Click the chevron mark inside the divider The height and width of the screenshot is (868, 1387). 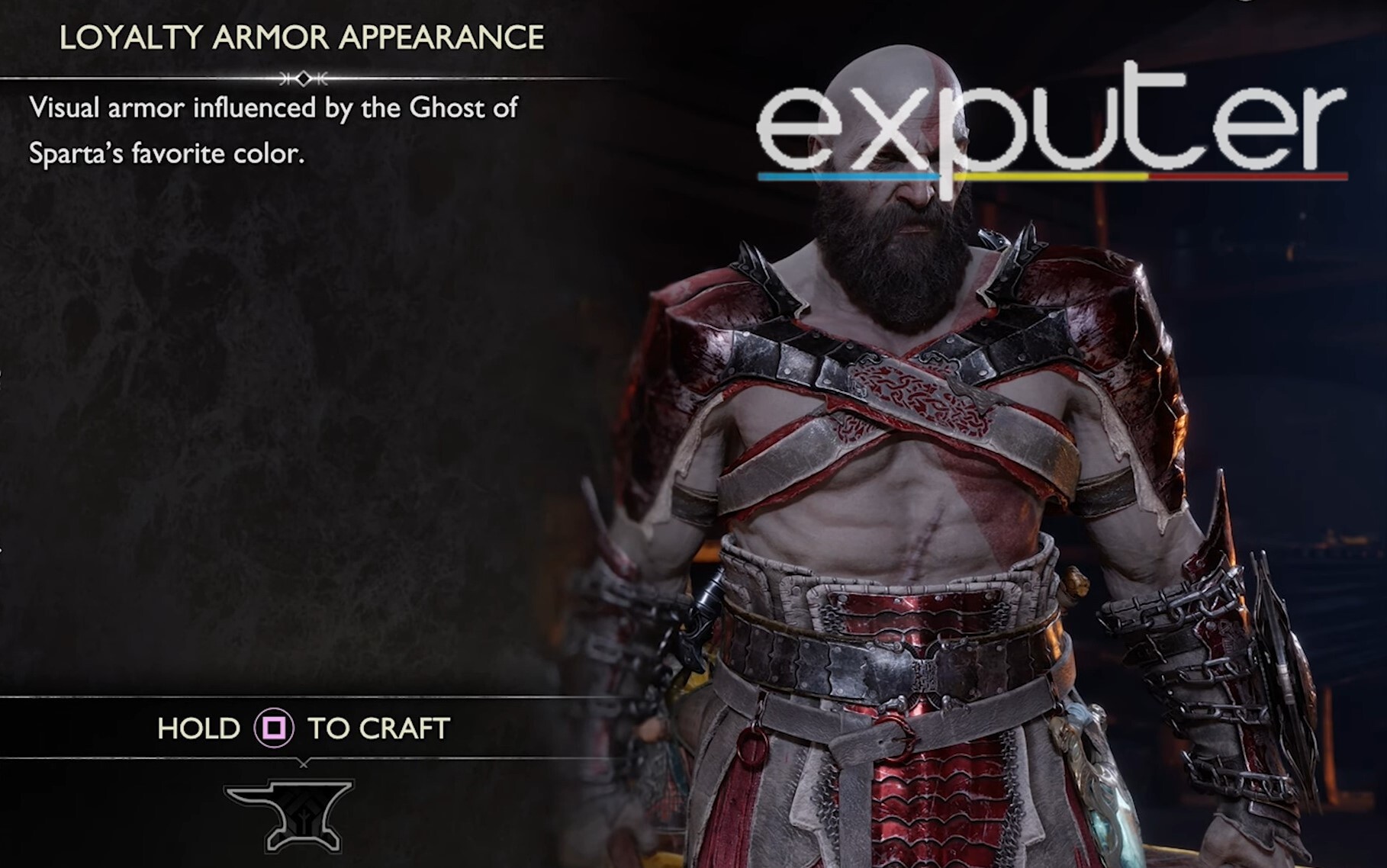click(284, 79)
